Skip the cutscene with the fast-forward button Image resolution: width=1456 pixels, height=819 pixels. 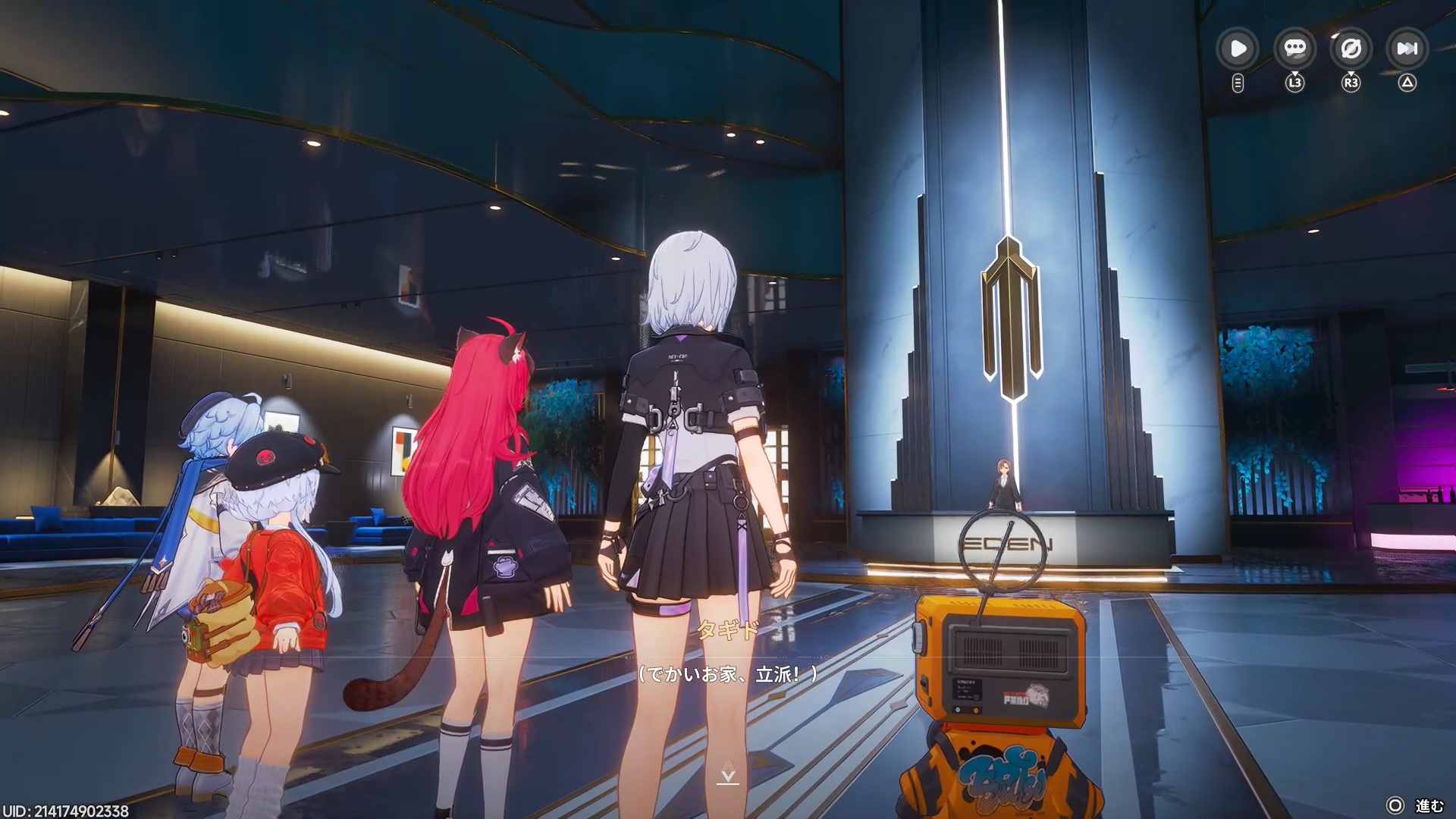[x=1407, y=49]
